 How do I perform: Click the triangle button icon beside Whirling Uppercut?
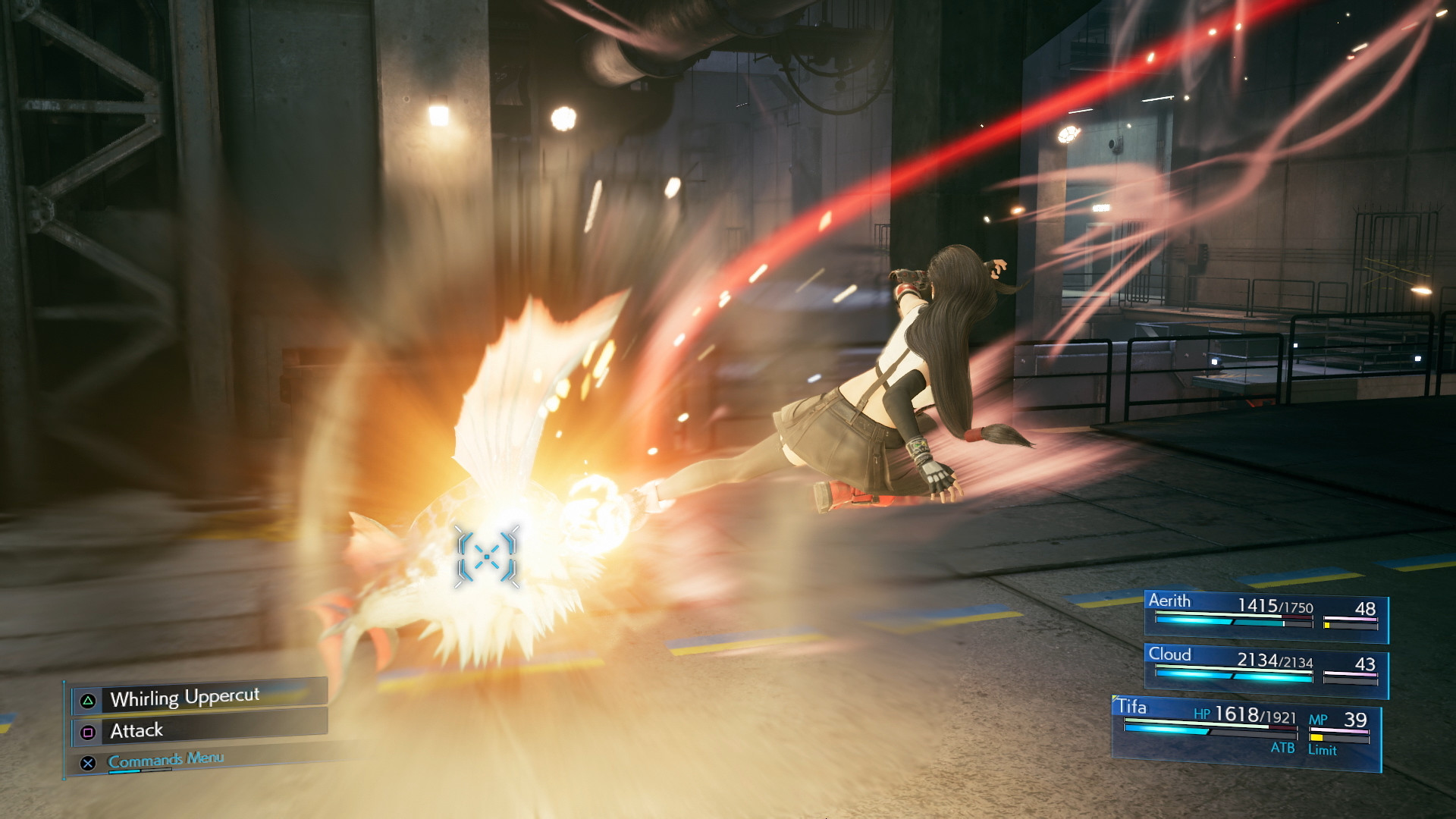(x=88, y=698)
